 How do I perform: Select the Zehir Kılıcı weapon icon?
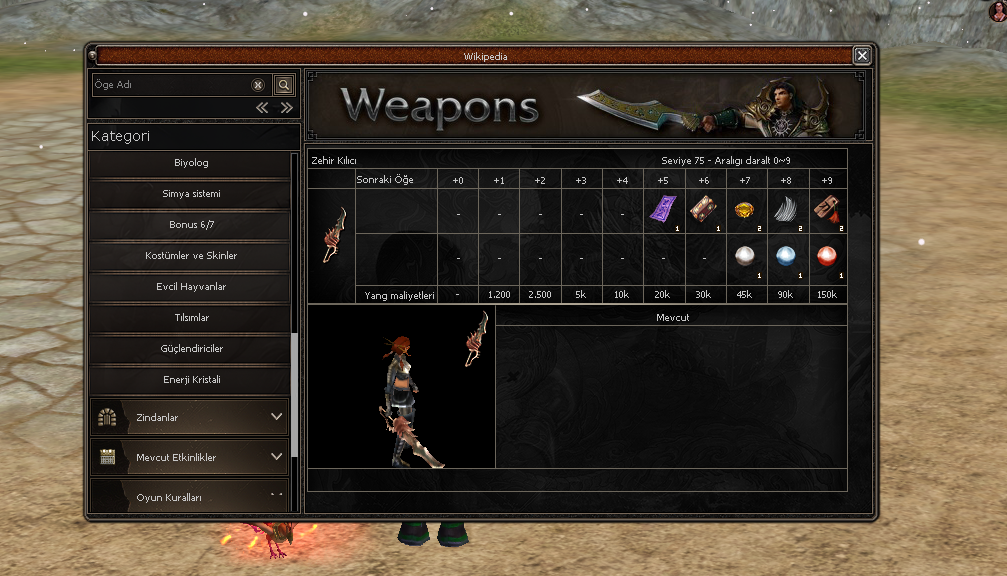click(332, 236)
